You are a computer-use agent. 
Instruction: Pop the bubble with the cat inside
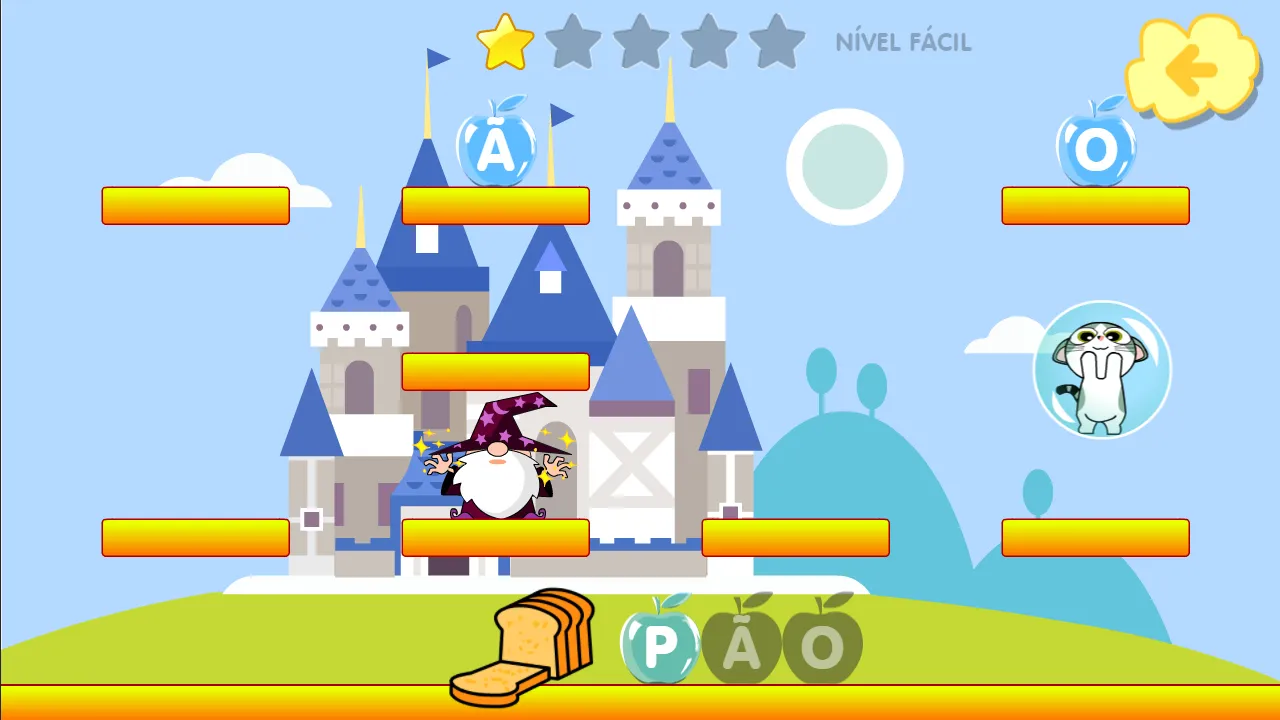[1100, 370]
